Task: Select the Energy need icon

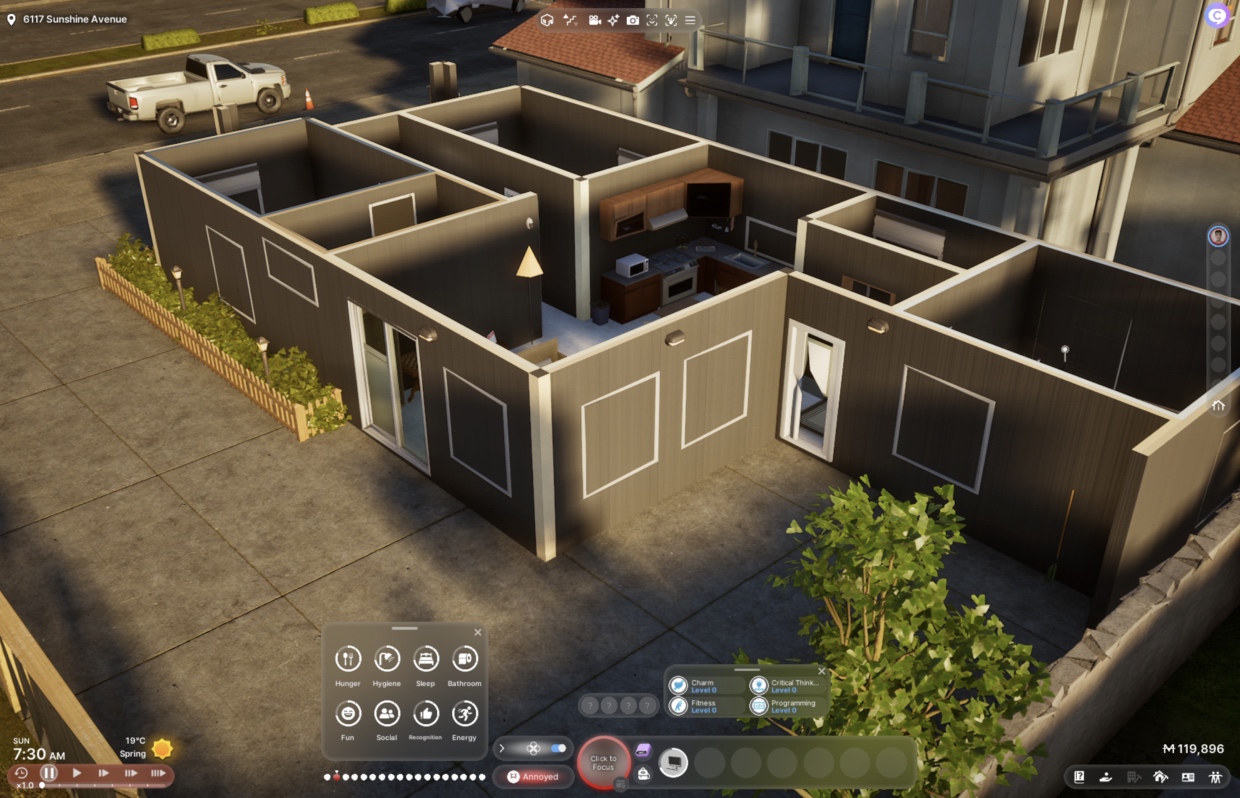Action: 464,713
